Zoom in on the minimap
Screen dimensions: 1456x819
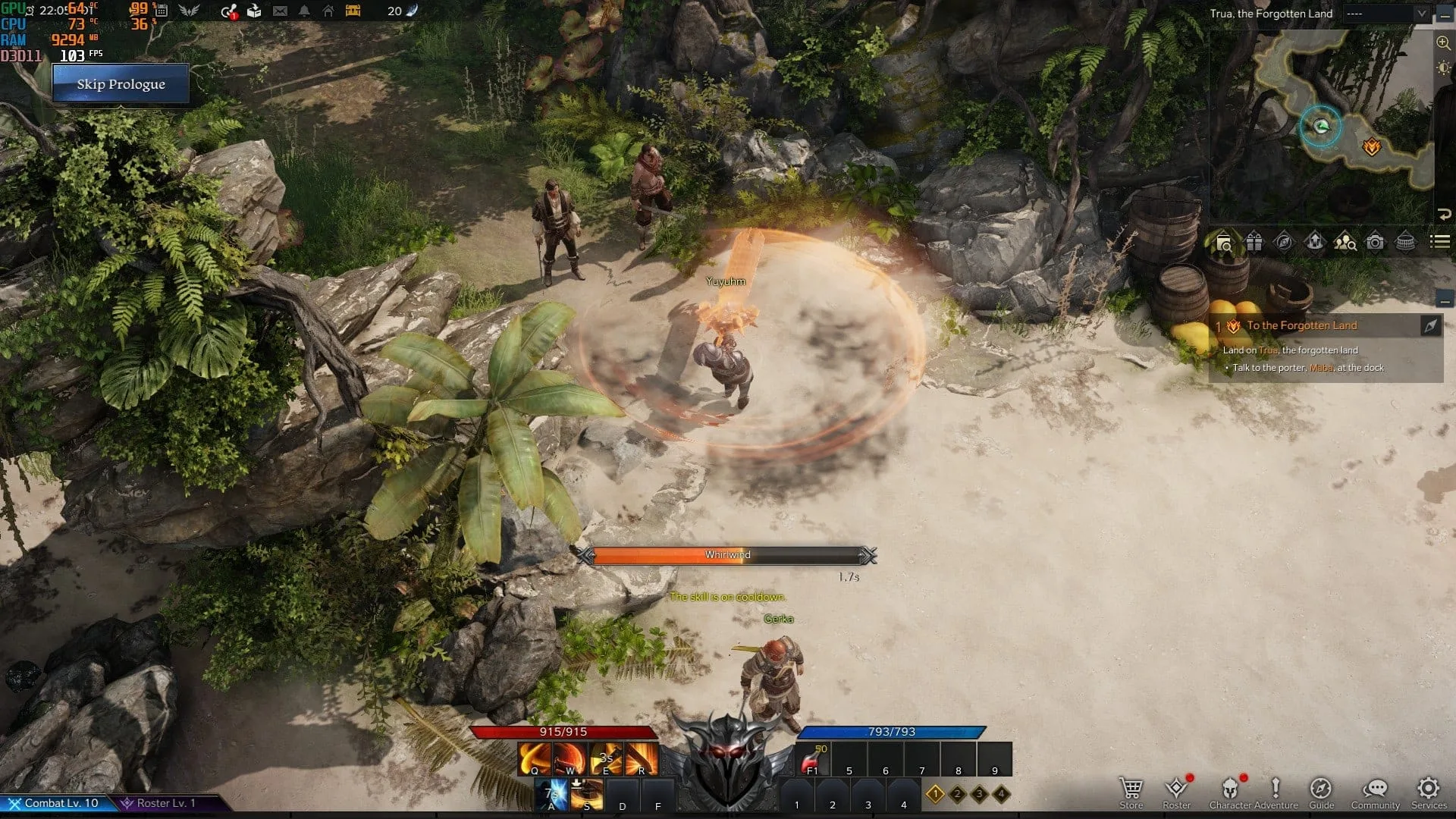1443,43
